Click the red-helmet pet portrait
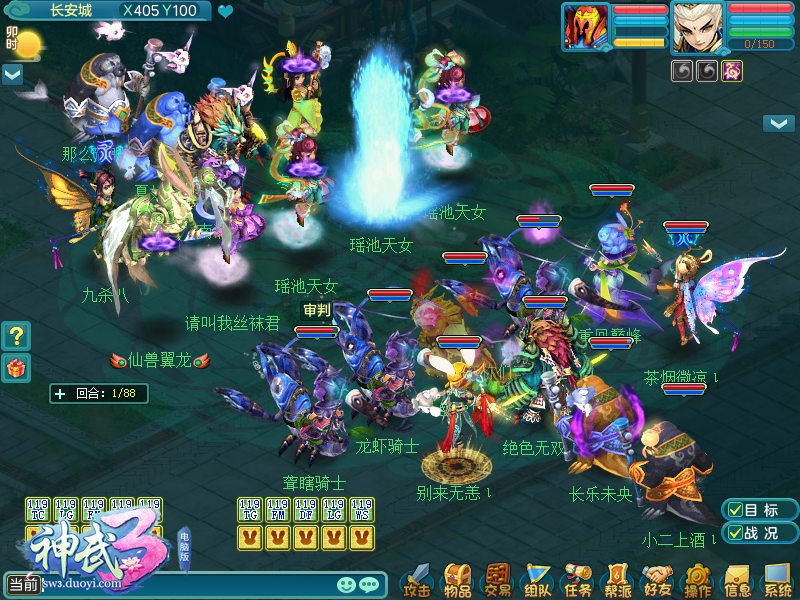This screenshot has width=800, height=600. click(586, 27)
